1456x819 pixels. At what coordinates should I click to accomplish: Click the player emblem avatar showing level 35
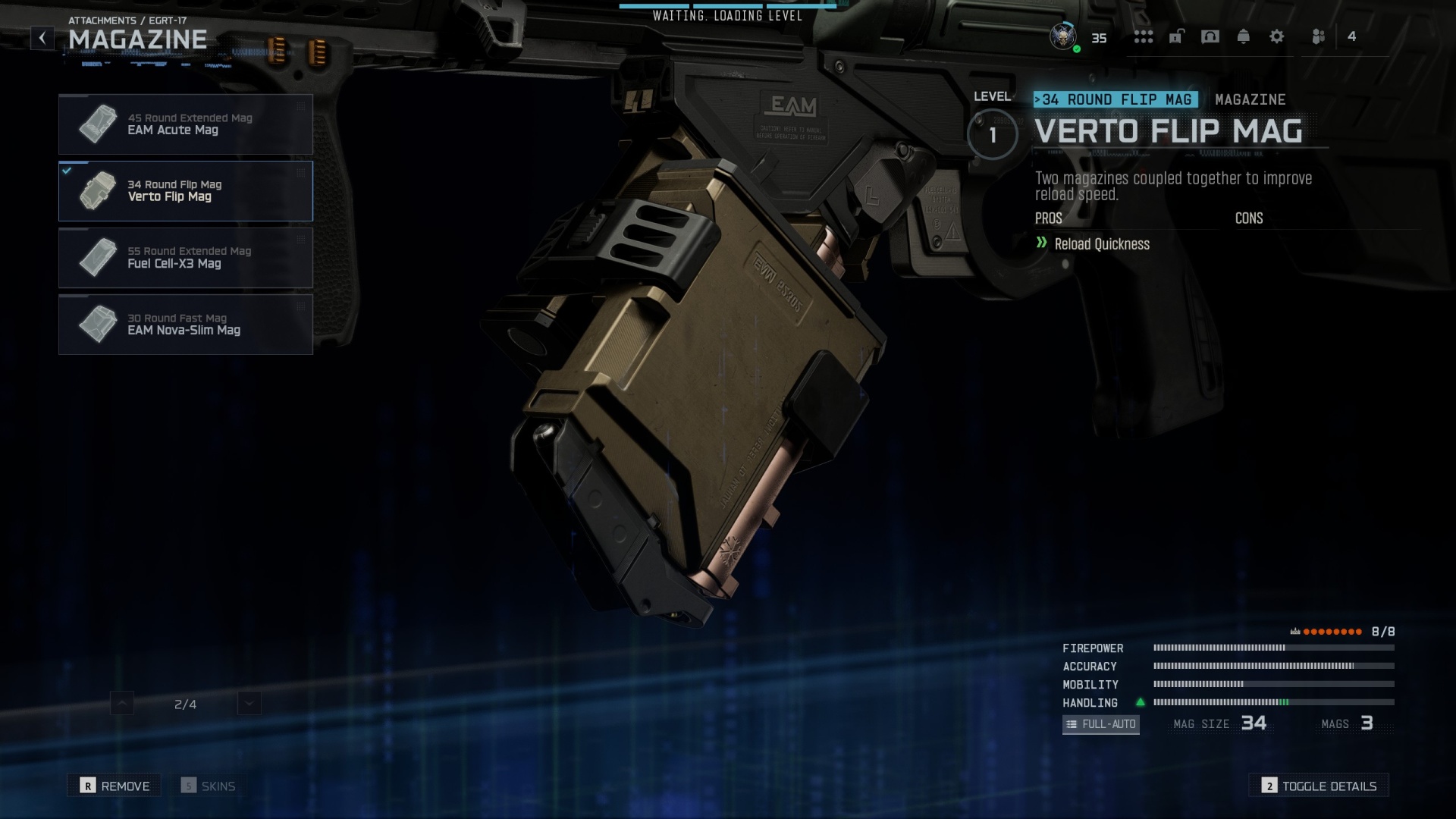(x=1064, y=36)
